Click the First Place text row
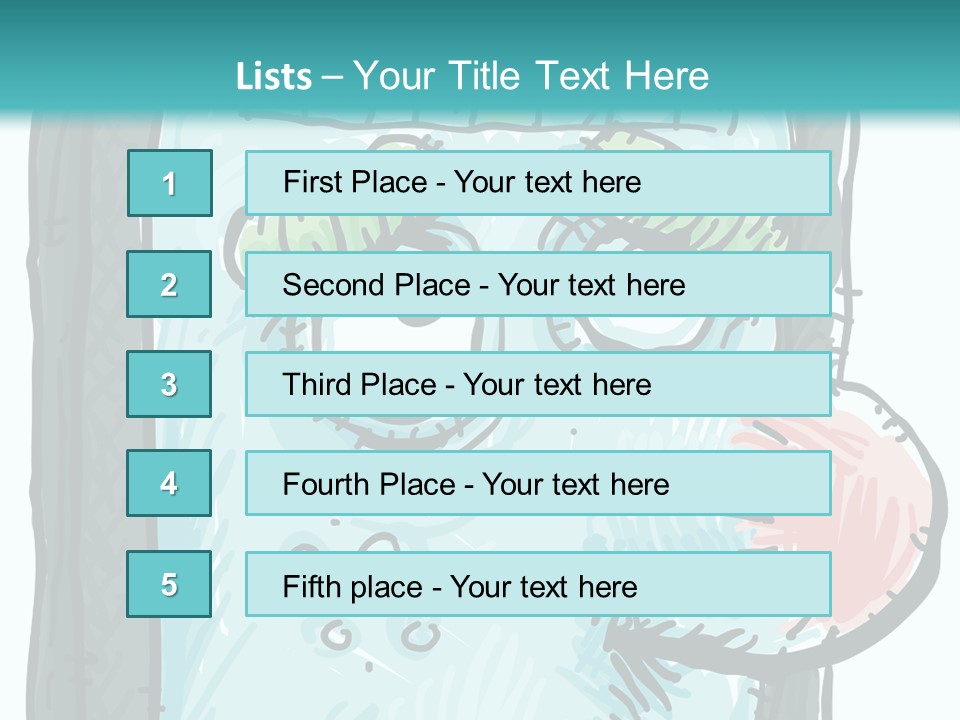This screenshot has width=960, height=720. [538, 183]
